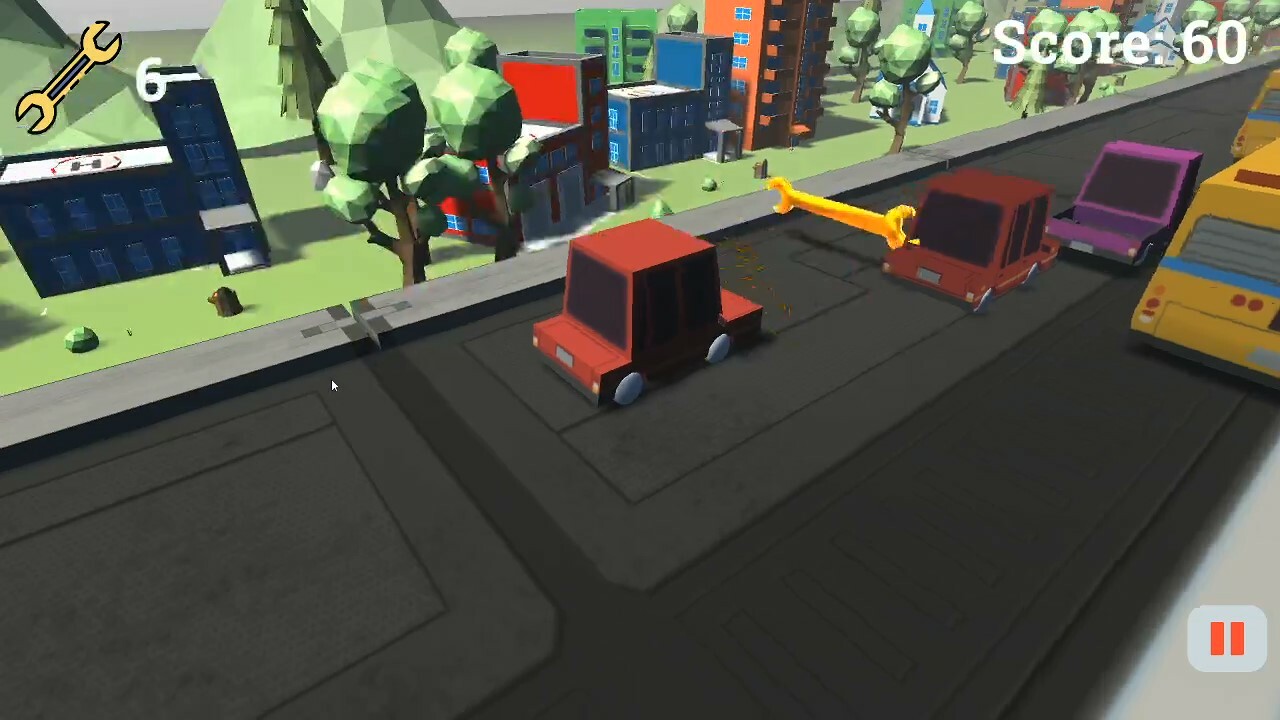Image resolution: width=1280 pixels, height=720 pixels.
Task: Toggle pause with the bottom-right pause control
Action: [x=1227, y=638]
